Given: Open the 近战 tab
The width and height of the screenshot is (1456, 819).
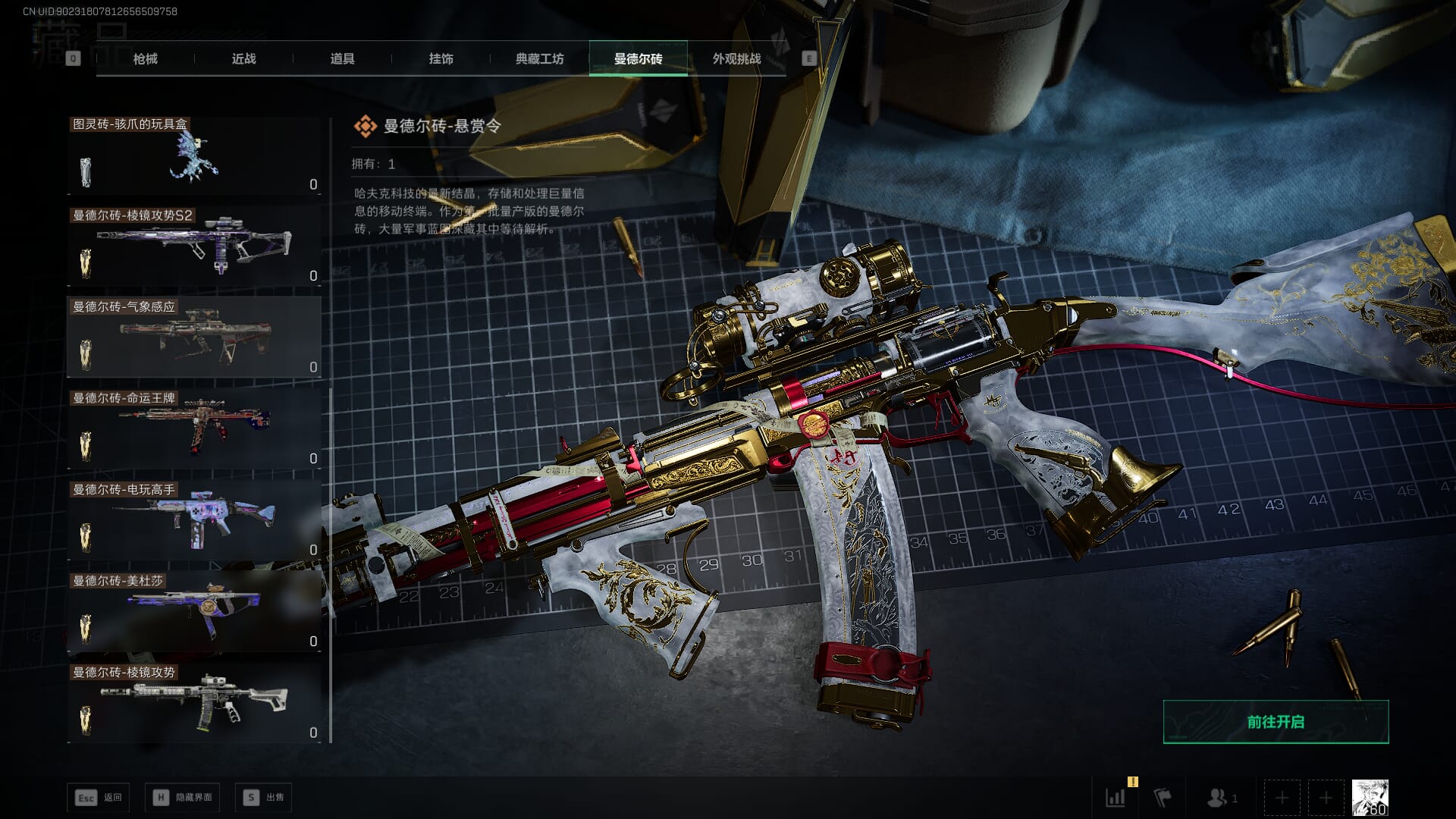Looking at the screenshot, I should click(243, 58).
